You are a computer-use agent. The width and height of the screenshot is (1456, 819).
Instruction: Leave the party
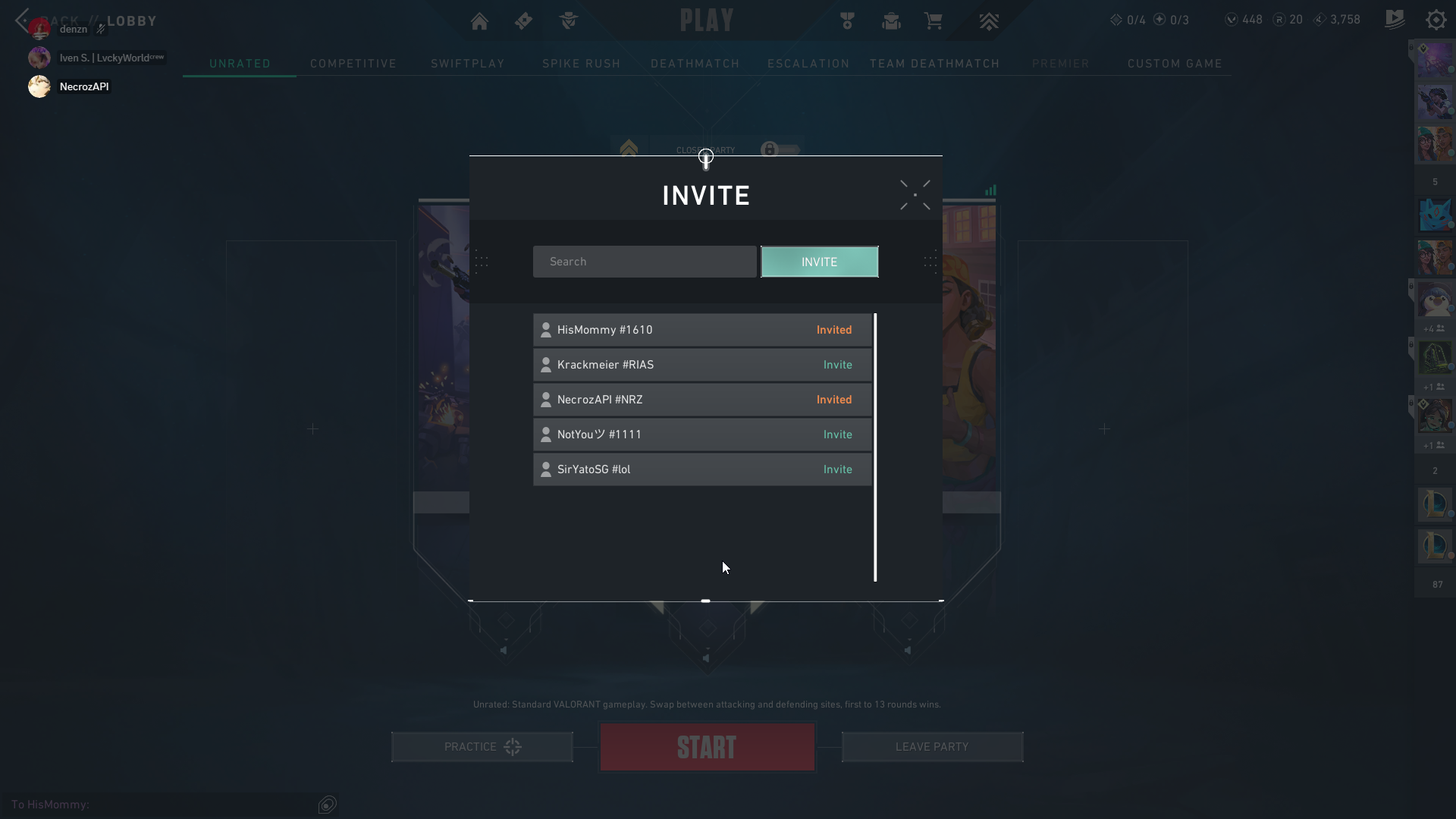[932, 747]
